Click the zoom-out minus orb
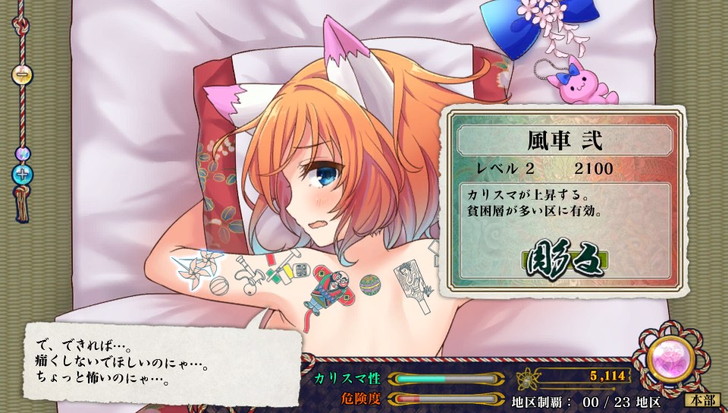728x413 pixels. (22, 75)
